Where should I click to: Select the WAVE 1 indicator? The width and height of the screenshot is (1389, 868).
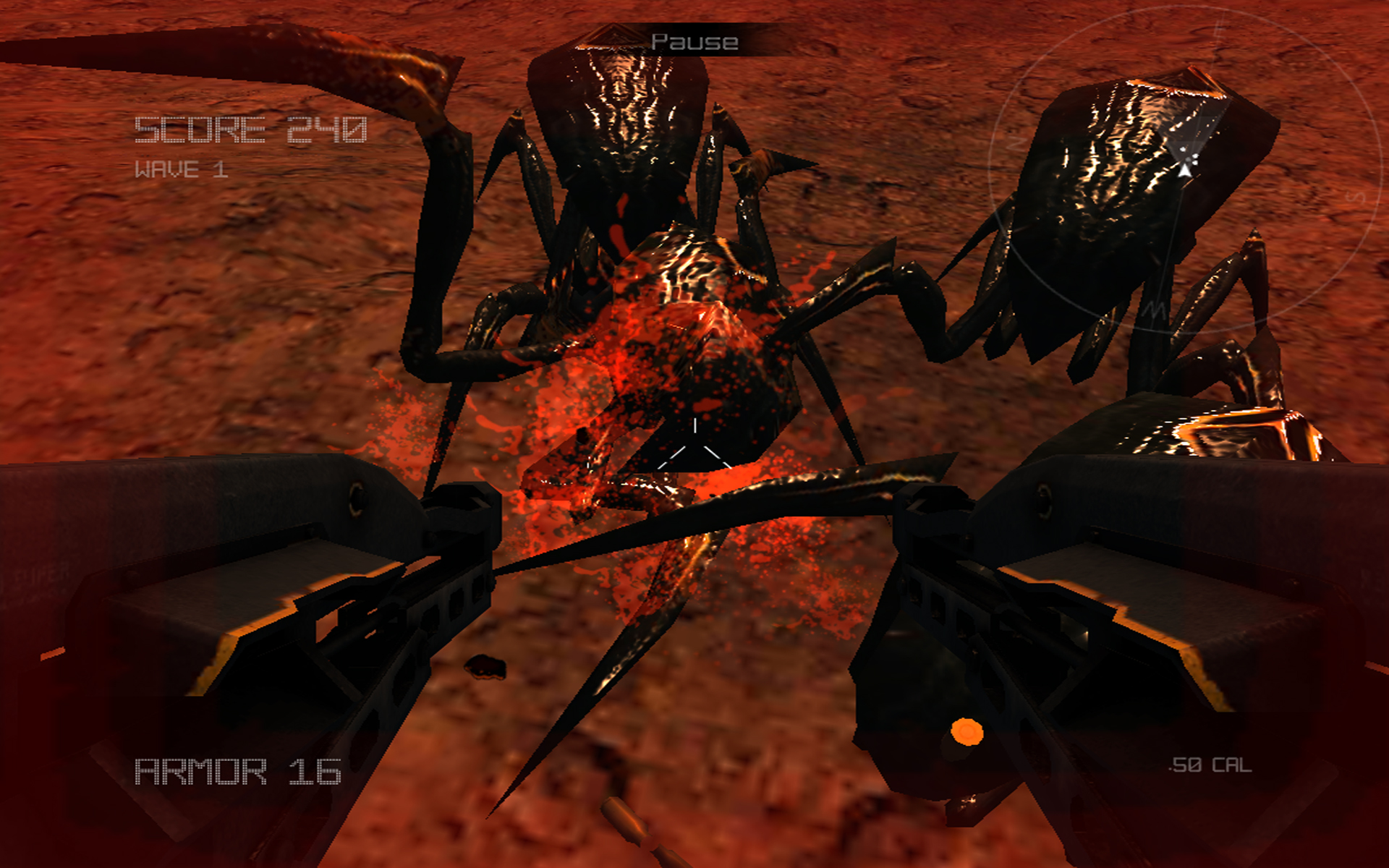(x=181, y=169)
